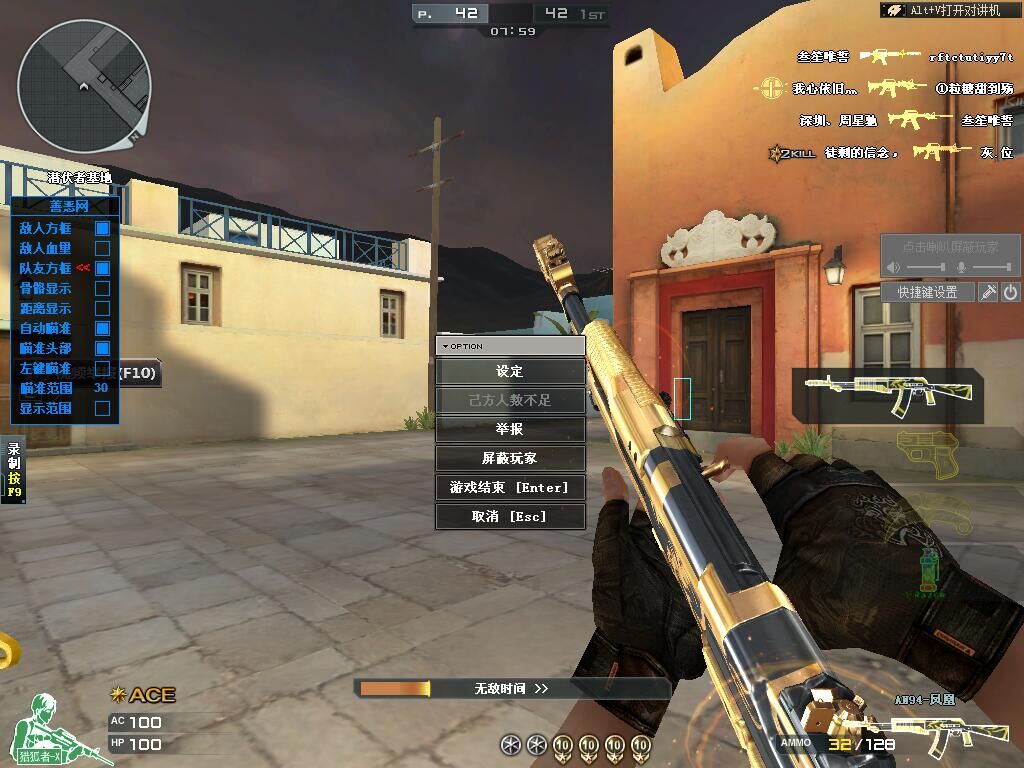Toggle the 敌人方框 checkbox

coord(102,228)
